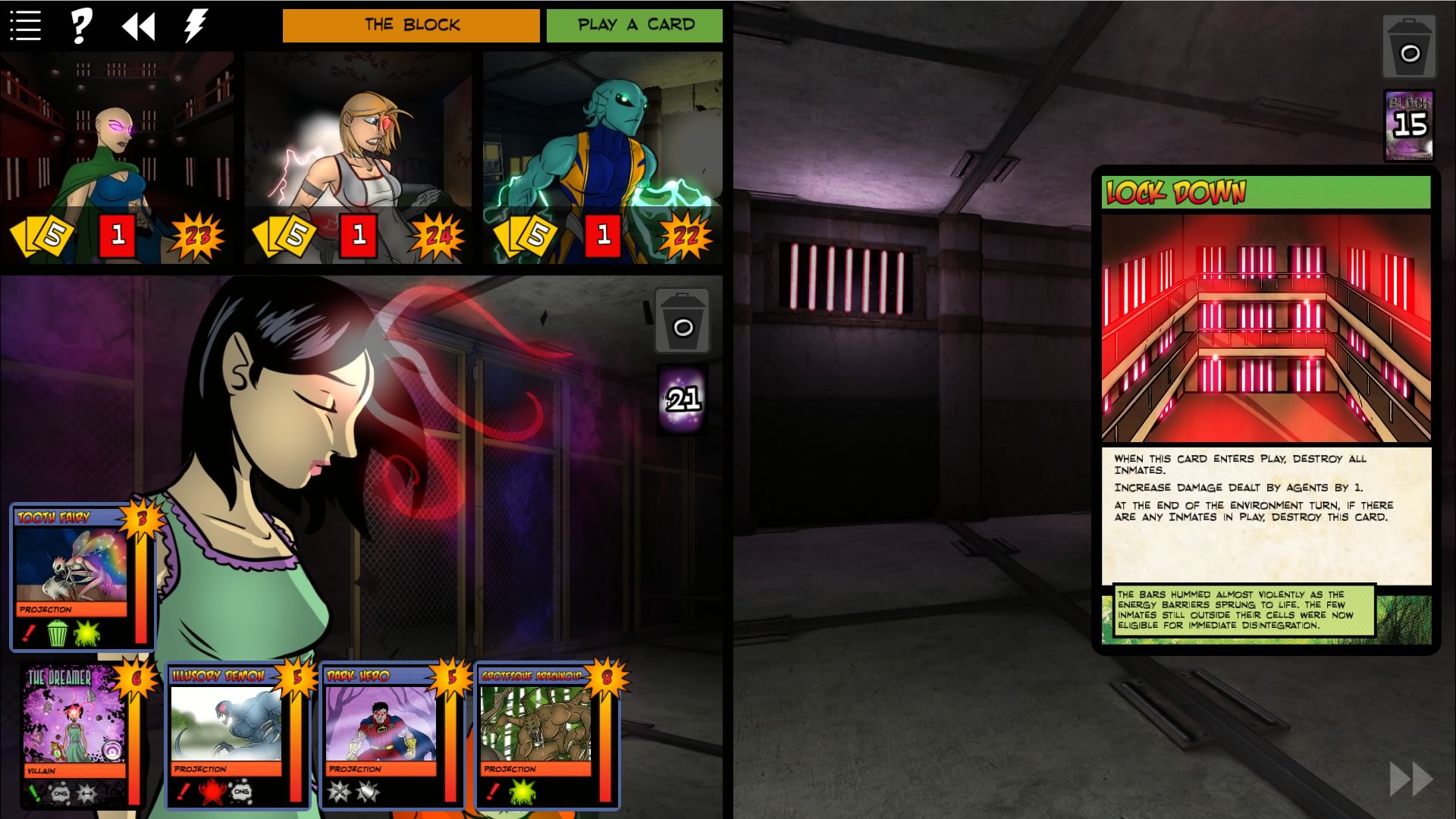Inspect the villain deck showing 21
Viewport: 1456px width, 819px height.
pyautogui.click(x=683, y=397)
